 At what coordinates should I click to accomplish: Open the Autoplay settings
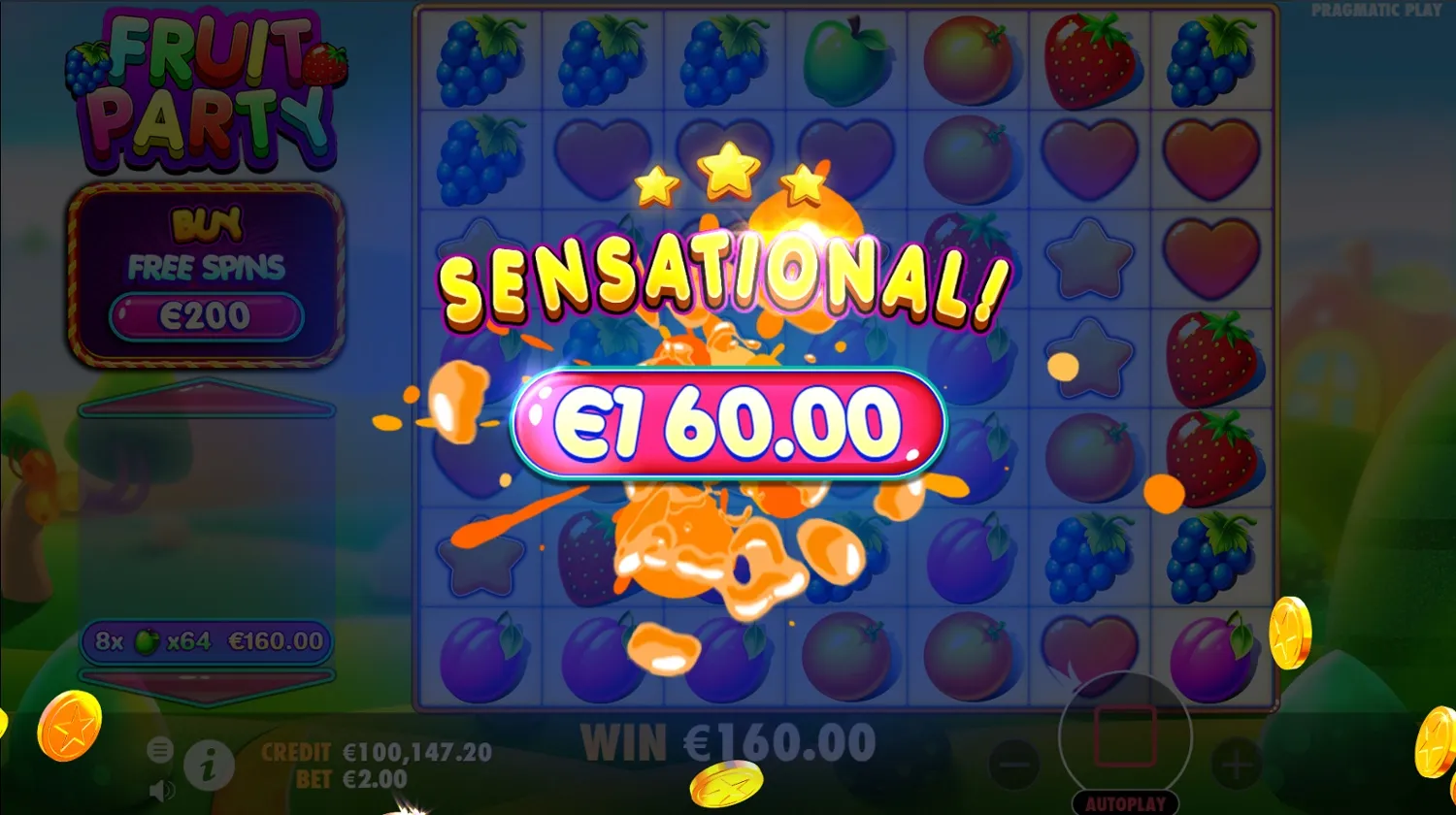1124,802
